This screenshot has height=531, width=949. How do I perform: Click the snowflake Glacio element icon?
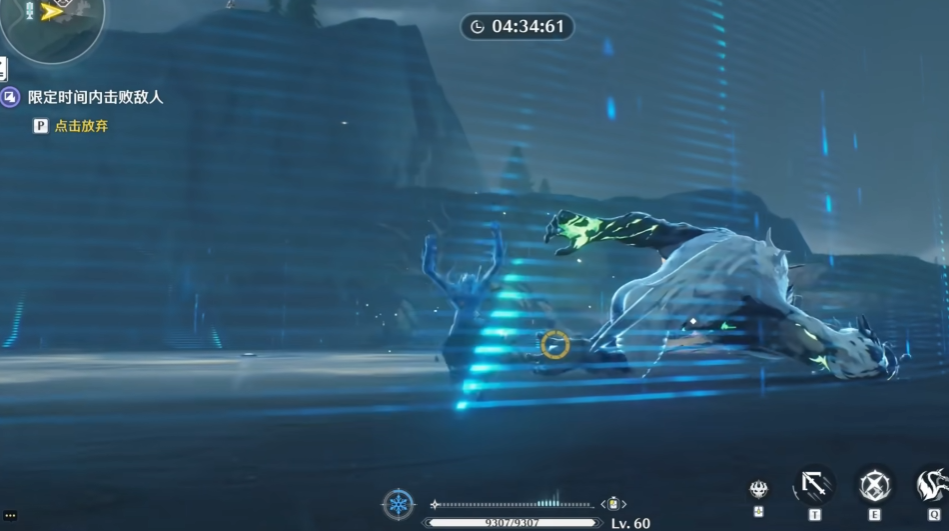pos(398,503)
